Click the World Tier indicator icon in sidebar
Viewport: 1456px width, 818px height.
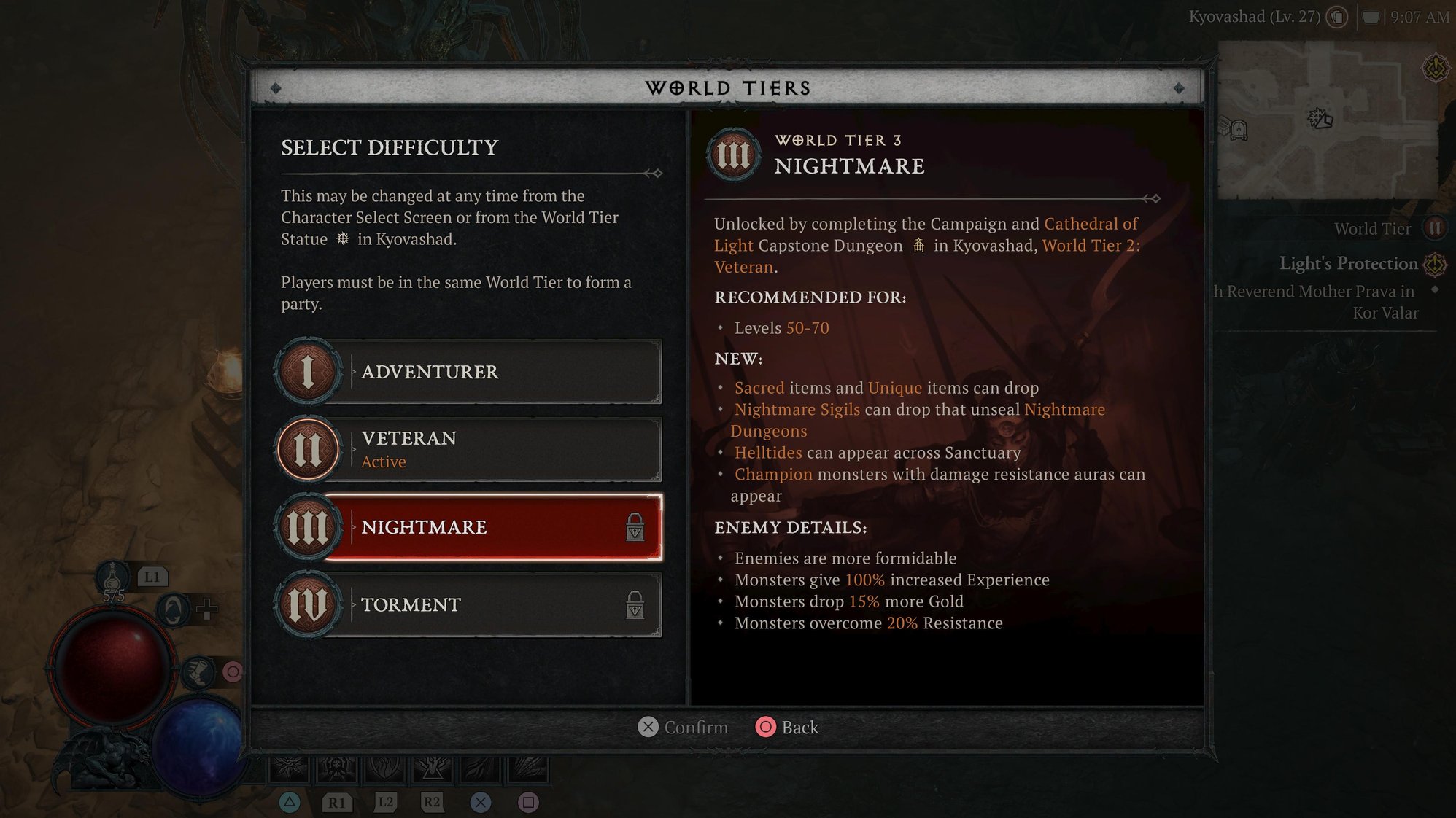coord(1434,228)
